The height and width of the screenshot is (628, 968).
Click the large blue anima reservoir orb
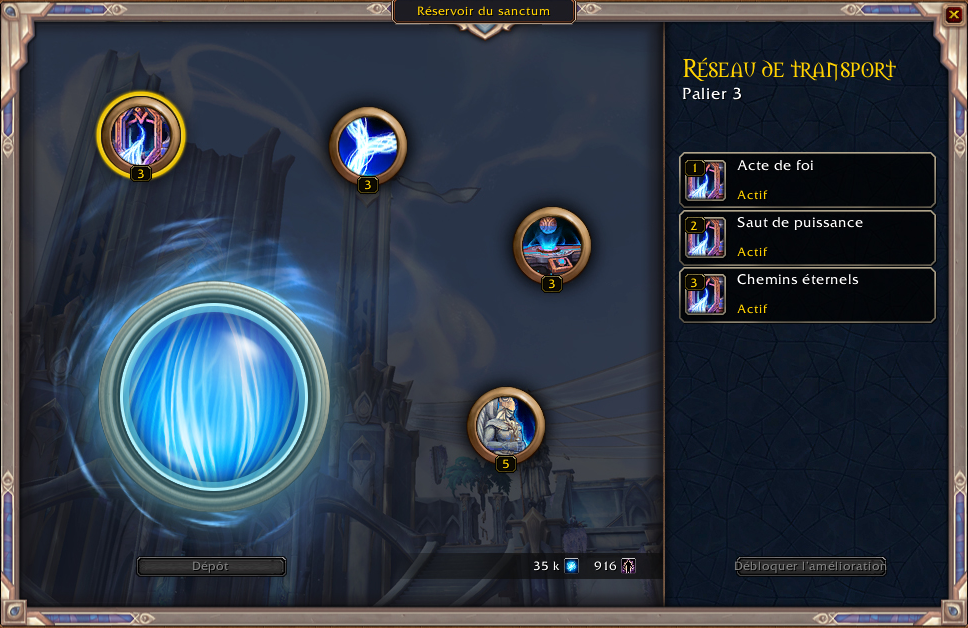pyautogui.click(x=213, y=396)
